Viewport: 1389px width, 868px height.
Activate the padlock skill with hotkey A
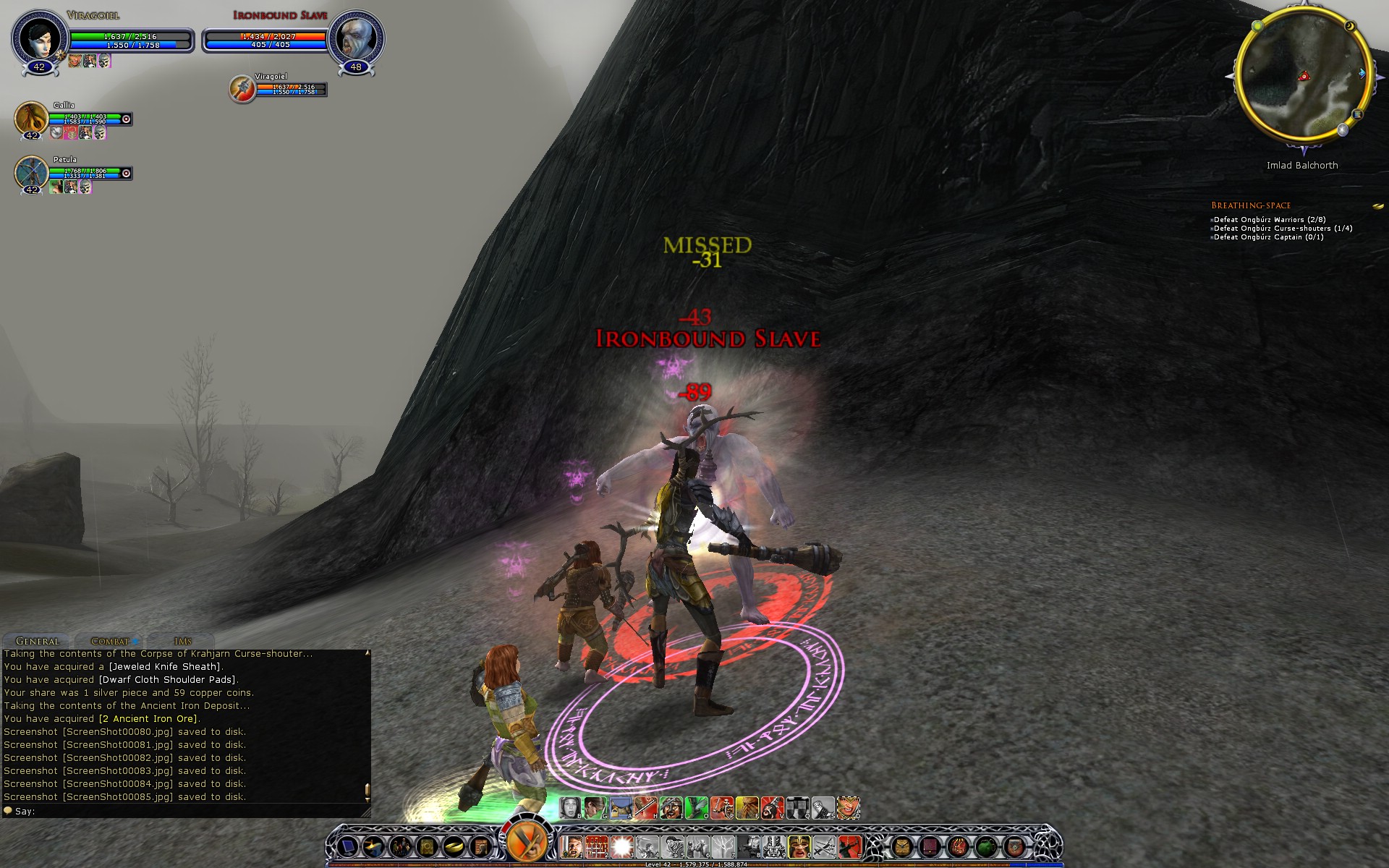point(620,807)
